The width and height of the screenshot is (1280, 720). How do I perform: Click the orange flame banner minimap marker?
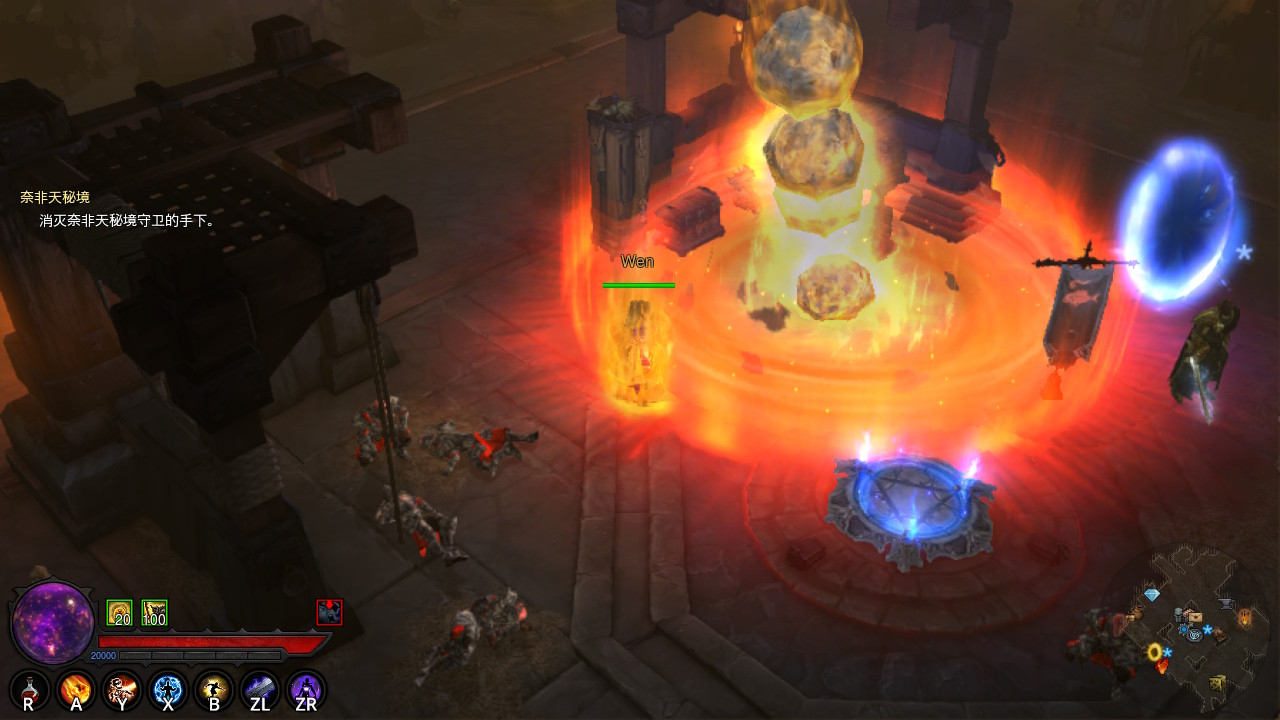click(1245, 617)
